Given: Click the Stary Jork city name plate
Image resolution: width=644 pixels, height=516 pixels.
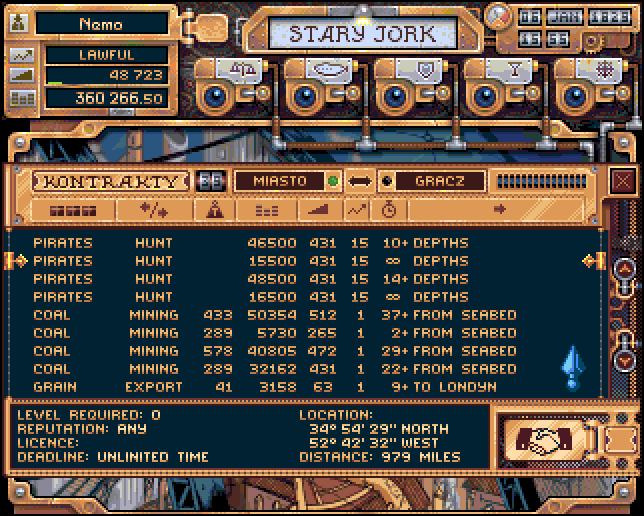Looking at the screenshot, I should [362, 33].
